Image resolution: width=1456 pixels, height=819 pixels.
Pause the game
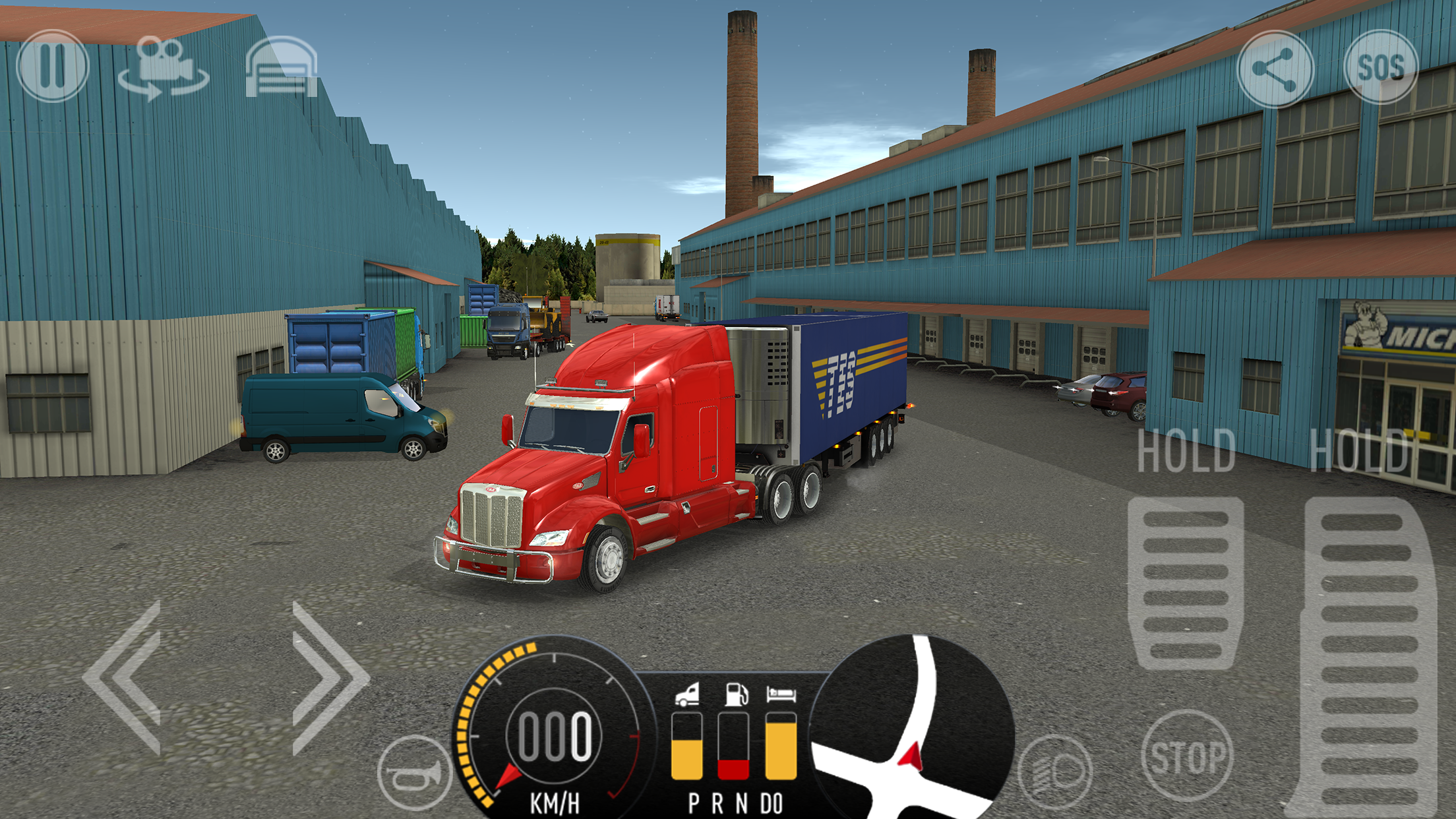(x=52, y=66)
